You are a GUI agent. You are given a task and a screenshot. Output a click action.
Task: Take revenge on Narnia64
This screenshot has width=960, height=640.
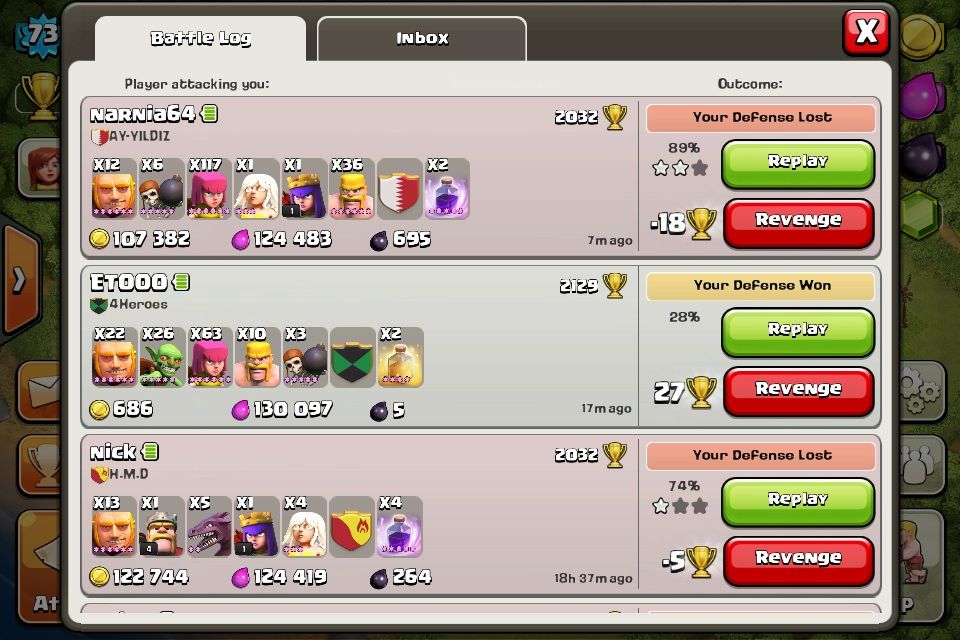797,221
